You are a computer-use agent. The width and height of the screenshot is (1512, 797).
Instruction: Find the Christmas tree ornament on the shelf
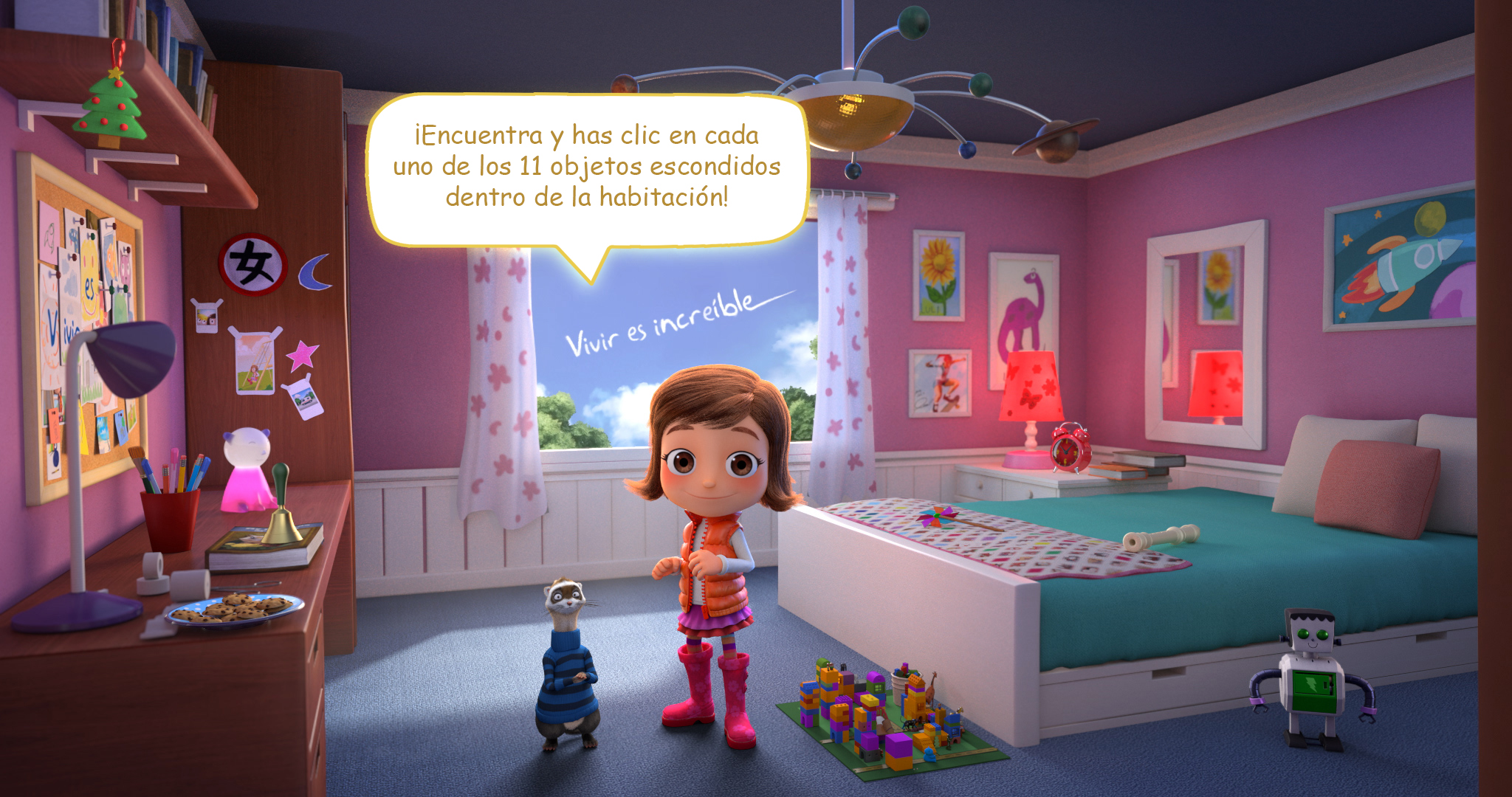point(111,107)
